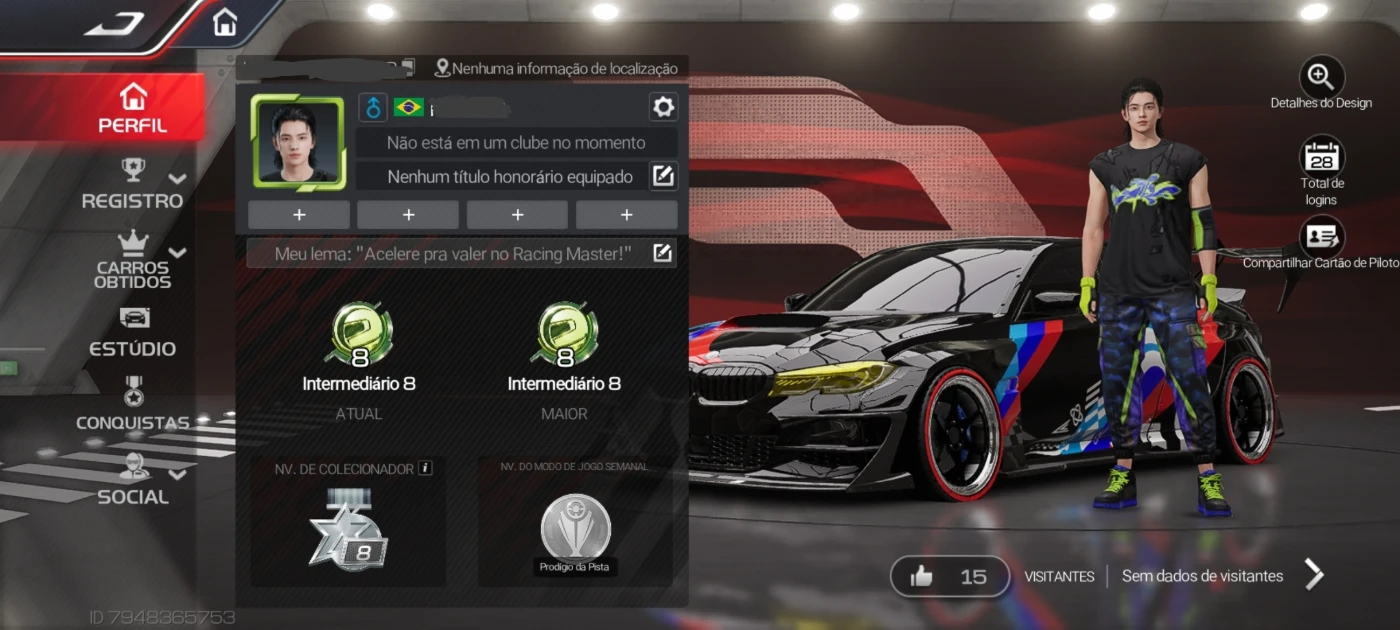Image resolution: width=1400 pixels, height=630 pixels.
Task: Select the Prodígio da Pista medal
Action: pos(575,531)
